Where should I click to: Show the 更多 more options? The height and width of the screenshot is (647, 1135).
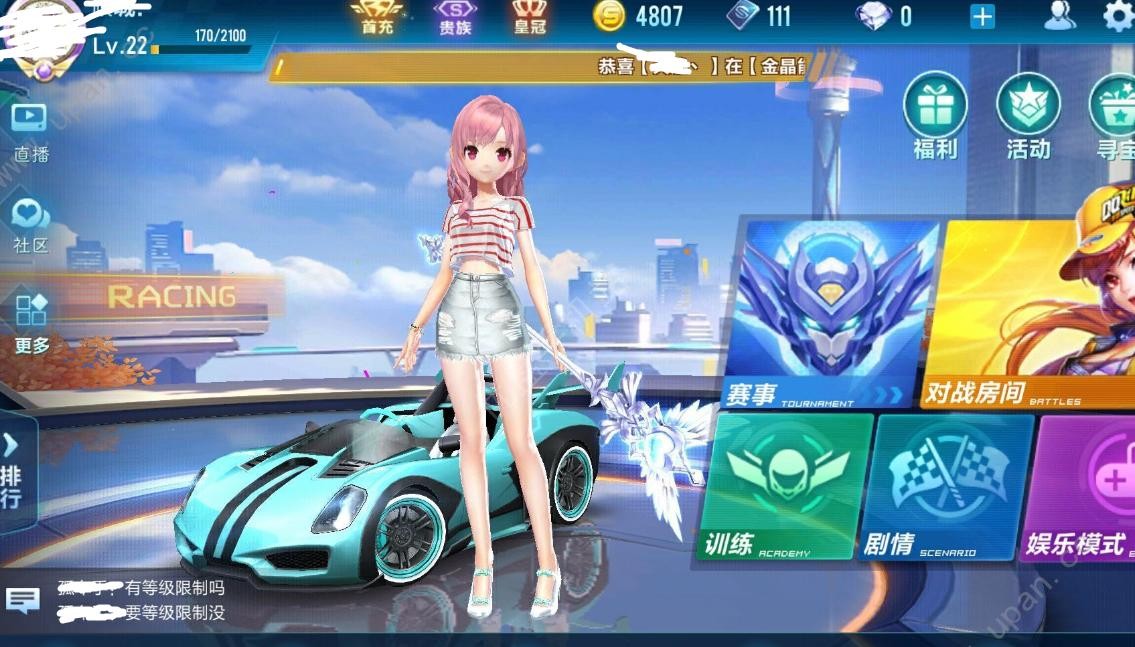coord(31,322)
